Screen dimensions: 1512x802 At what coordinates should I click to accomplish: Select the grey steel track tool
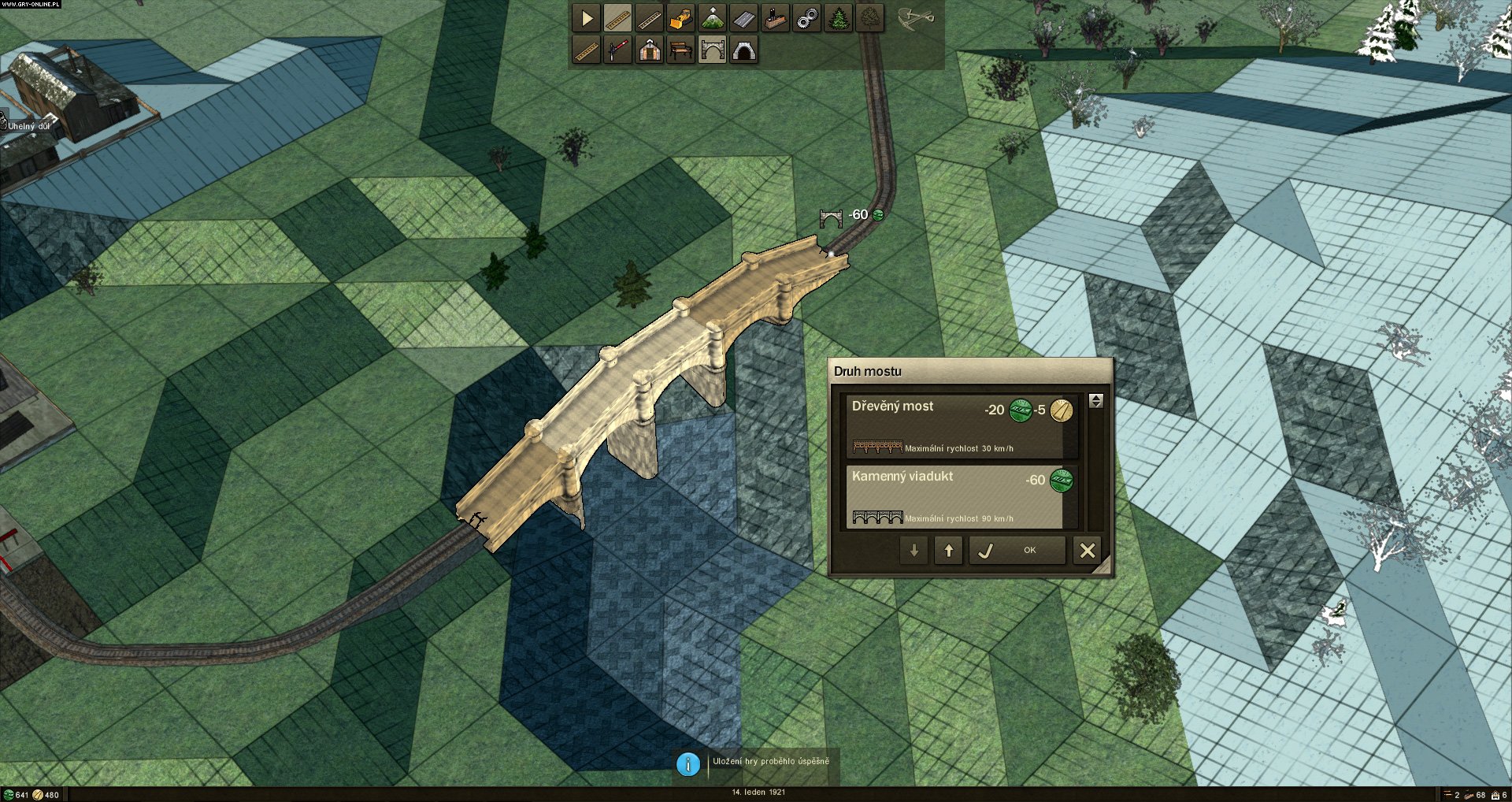tap(650, 19)
